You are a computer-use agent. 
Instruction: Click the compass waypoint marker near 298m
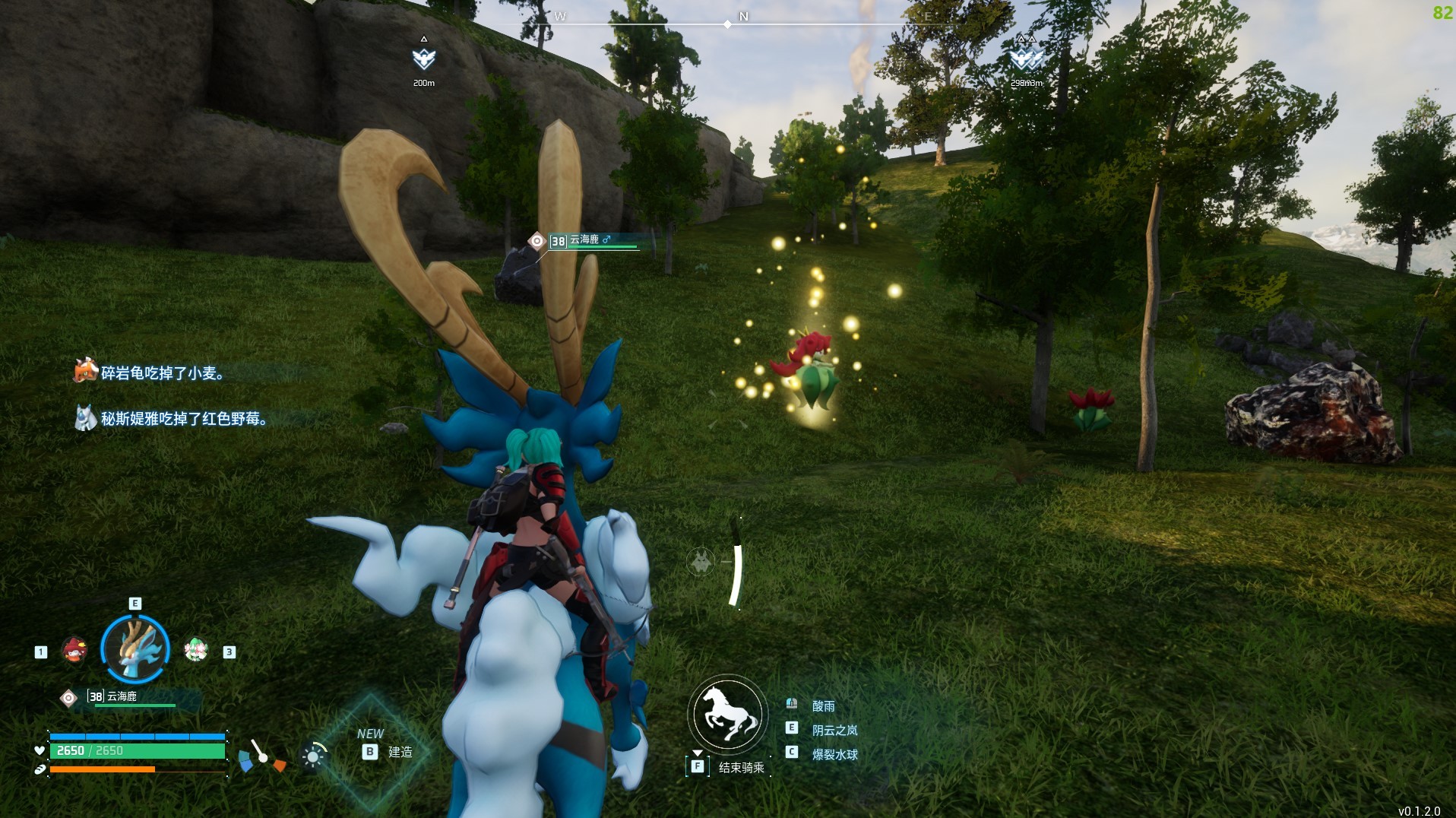point(1025,59)
